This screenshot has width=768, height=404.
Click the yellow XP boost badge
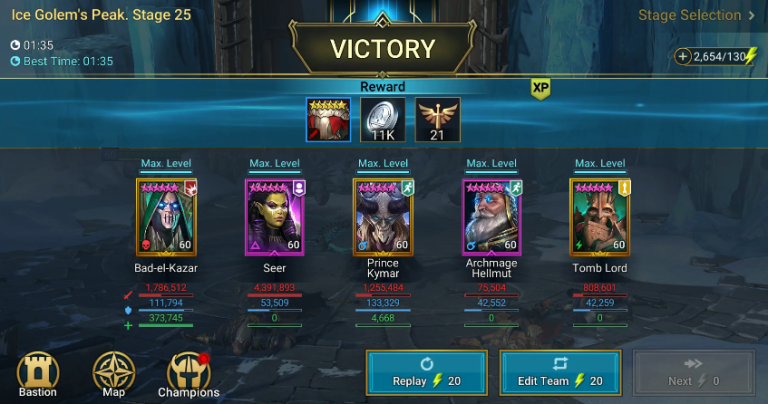(541, 88)
